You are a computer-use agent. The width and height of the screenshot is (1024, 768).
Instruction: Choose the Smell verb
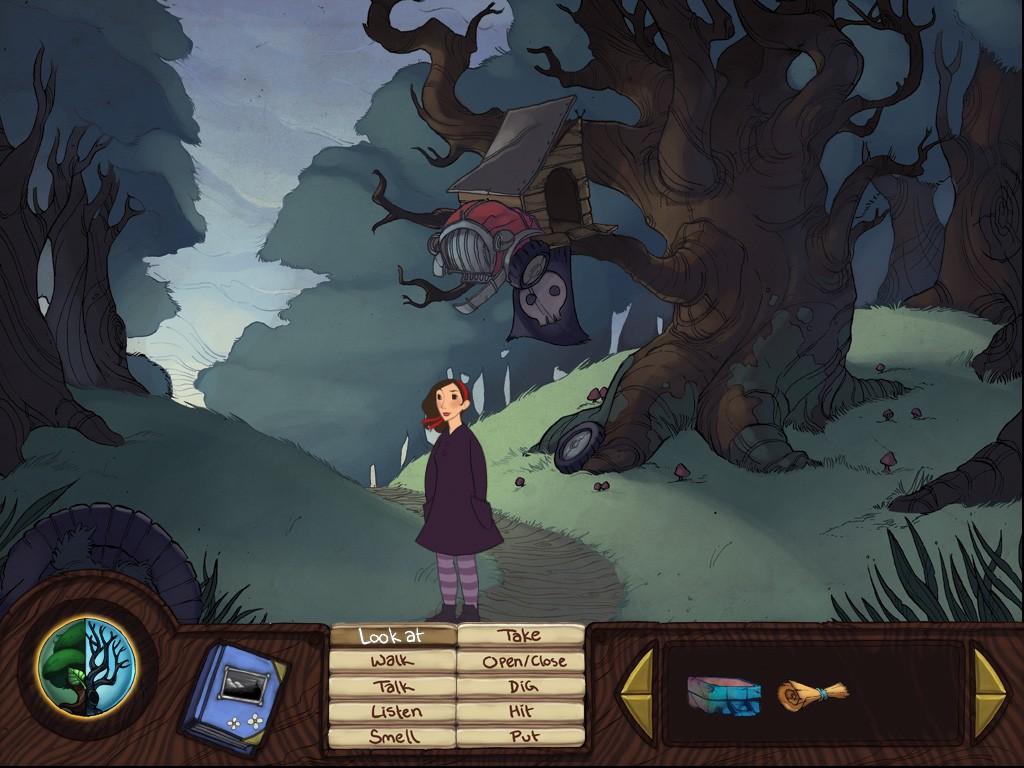393,737
